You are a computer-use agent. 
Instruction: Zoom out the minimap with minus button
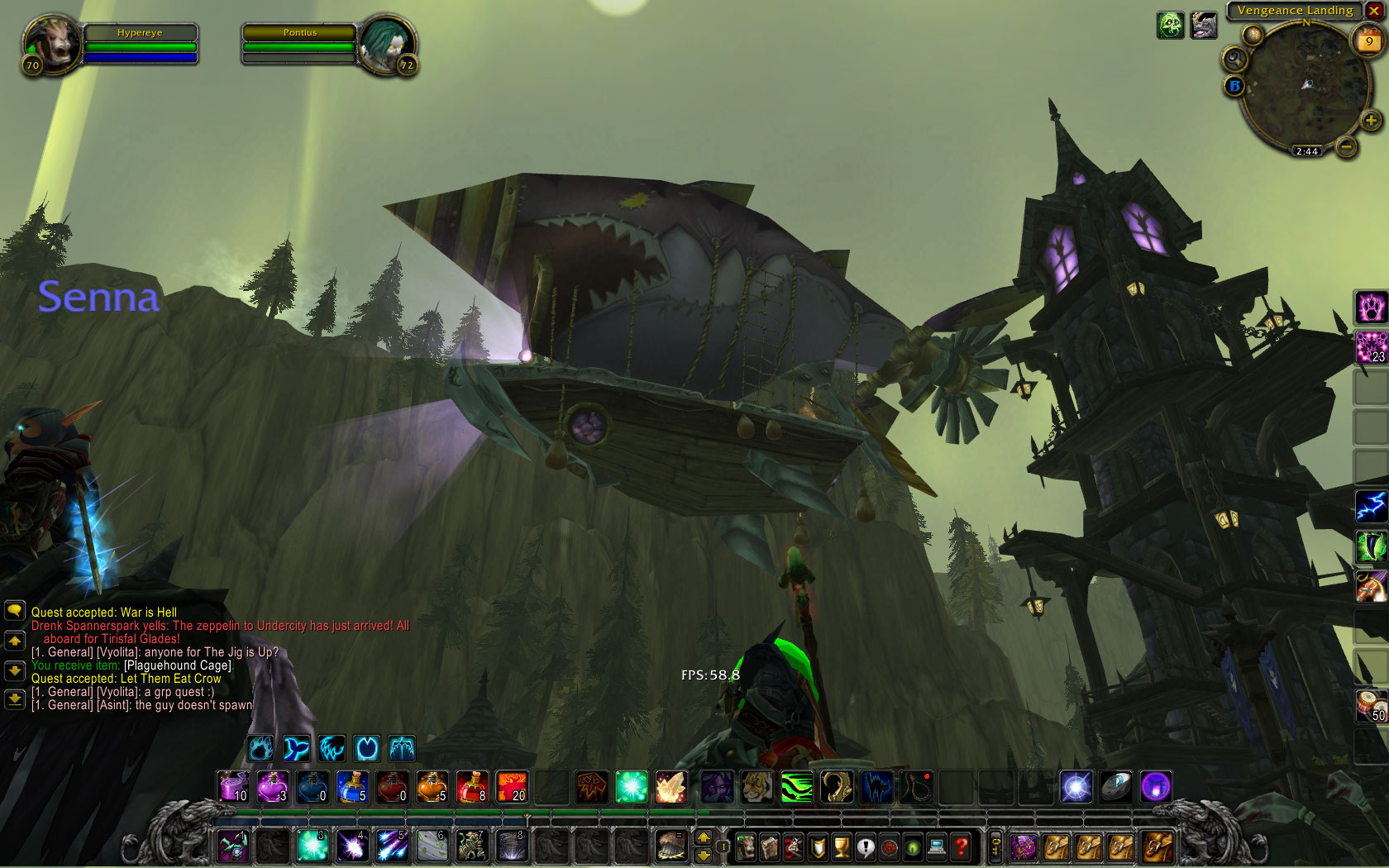pos(1346,147)
